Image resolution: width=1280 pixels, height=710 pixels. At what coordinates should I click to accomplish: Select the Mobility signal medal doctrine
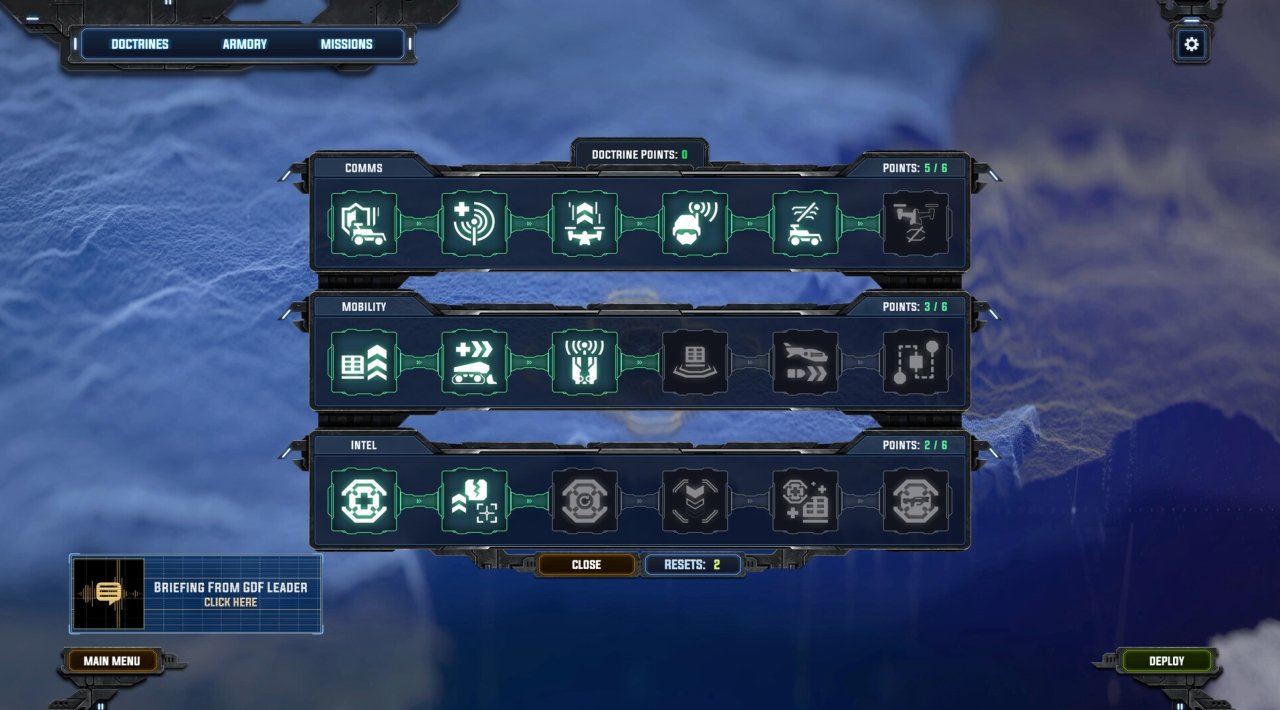coord(585,362)
